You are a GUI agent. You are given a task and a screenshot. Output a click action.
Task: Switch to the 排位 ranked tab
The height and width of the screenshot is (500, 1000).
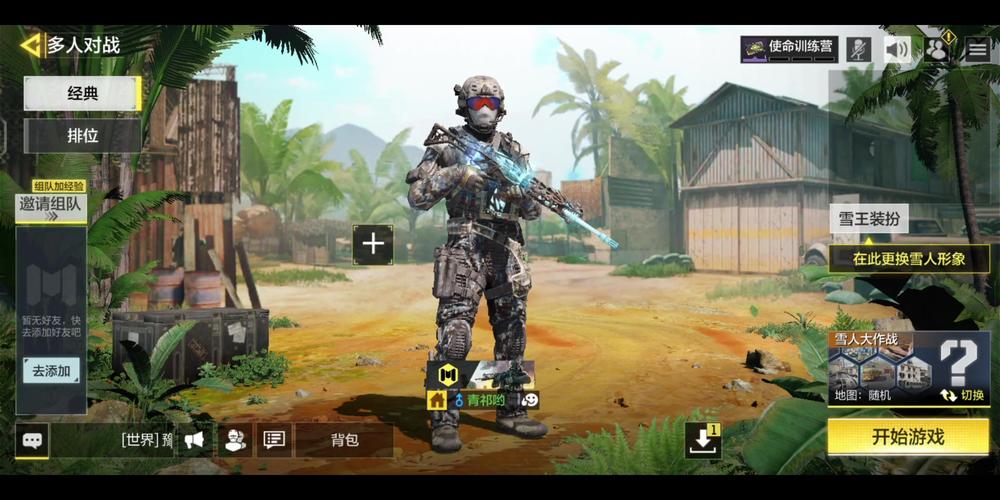point(82,135)
